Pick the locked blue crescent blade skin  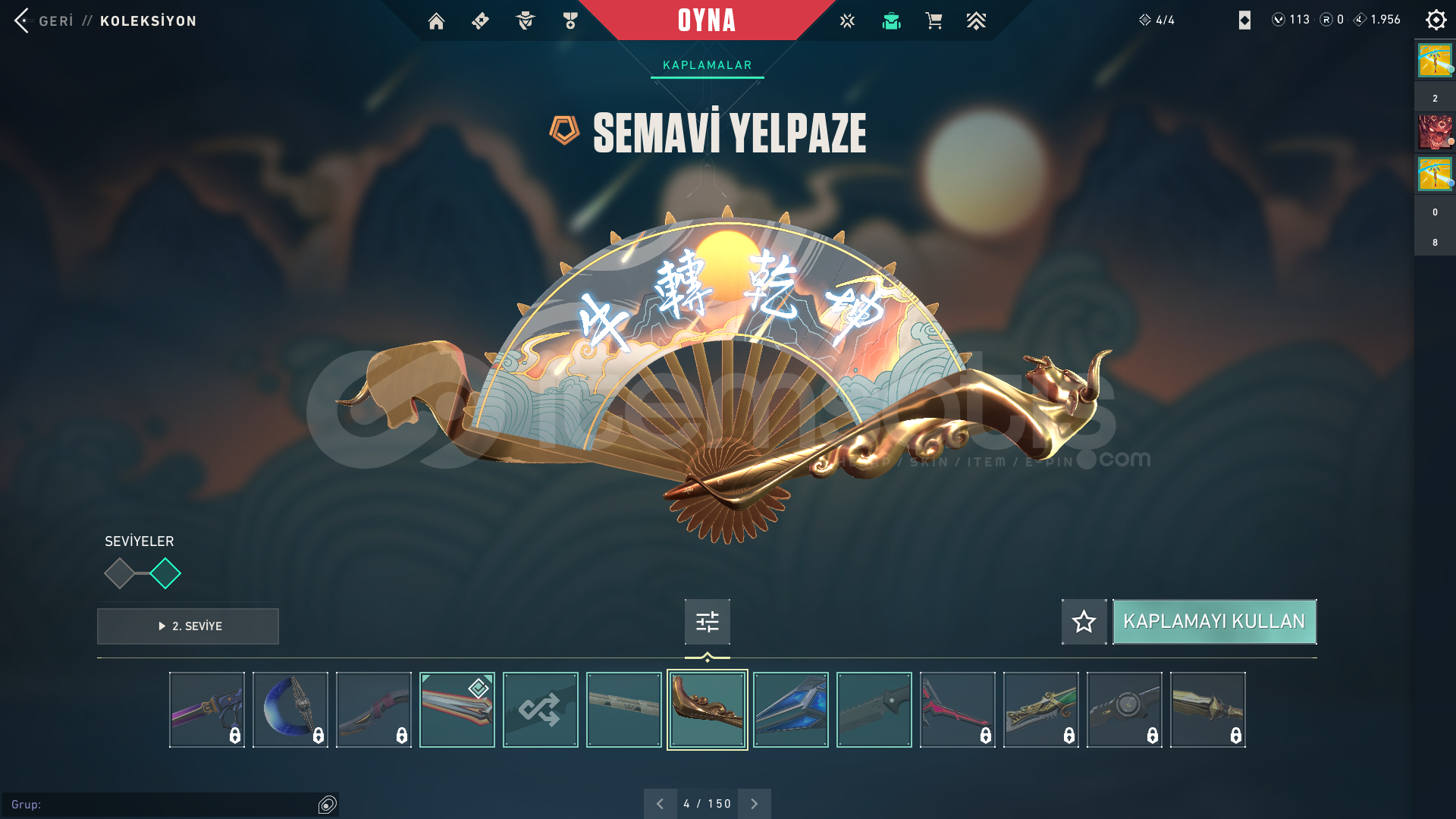click(x=290, y=710)
